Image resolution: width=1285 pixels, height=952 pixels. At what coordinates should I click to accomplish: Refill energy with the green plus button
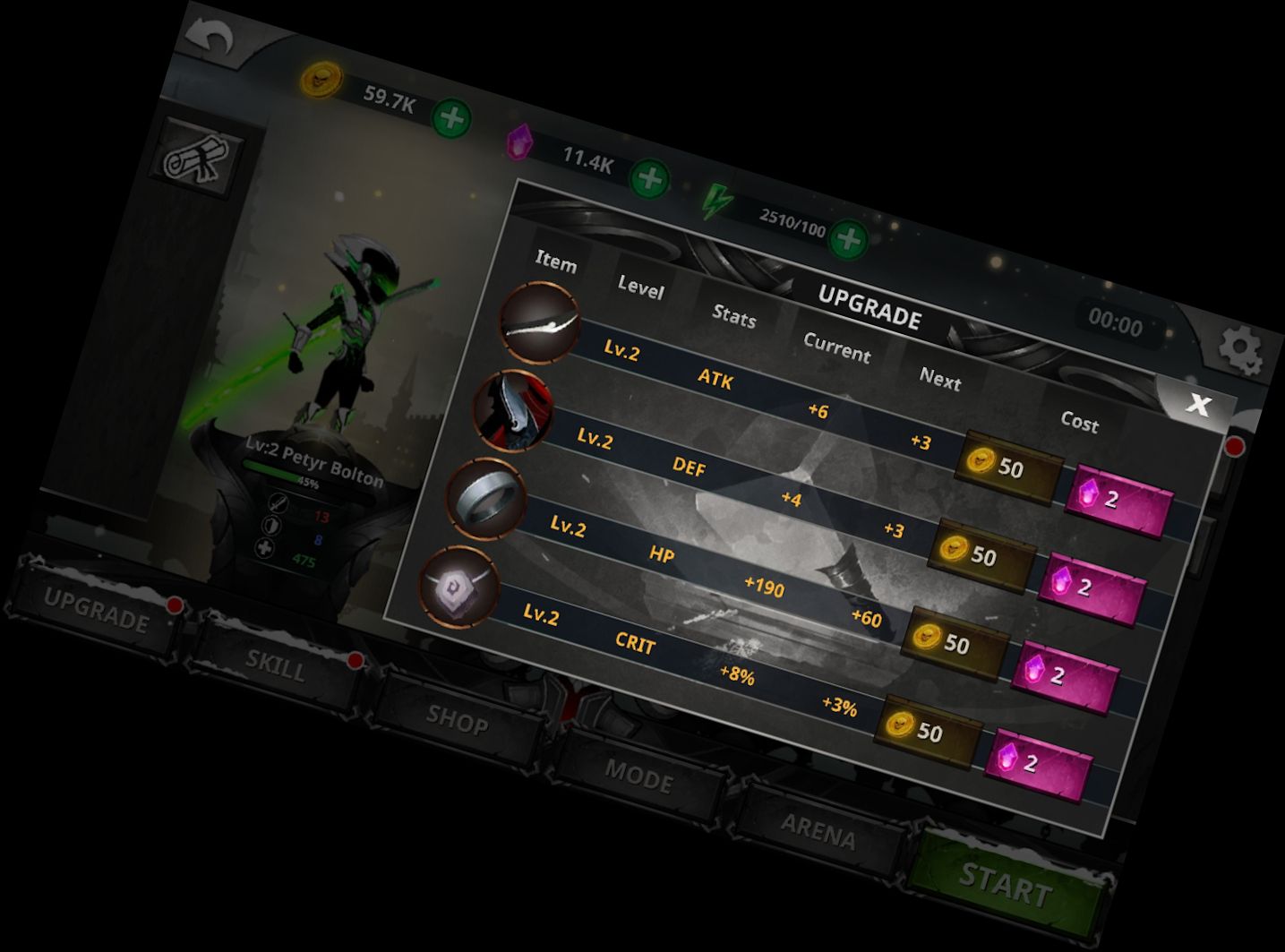tap(847, 240)
